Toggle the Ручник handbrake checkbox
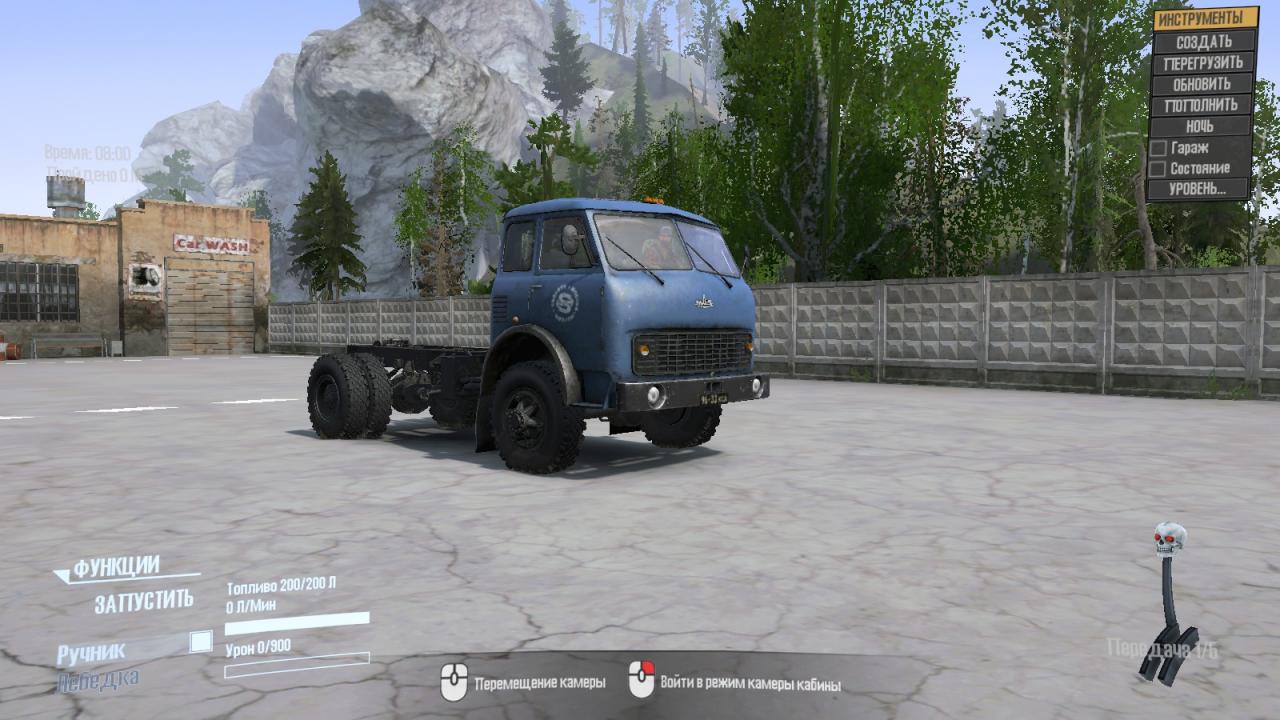The width and height of the screenshot is (1280, 720). click(x=201, y=641)
